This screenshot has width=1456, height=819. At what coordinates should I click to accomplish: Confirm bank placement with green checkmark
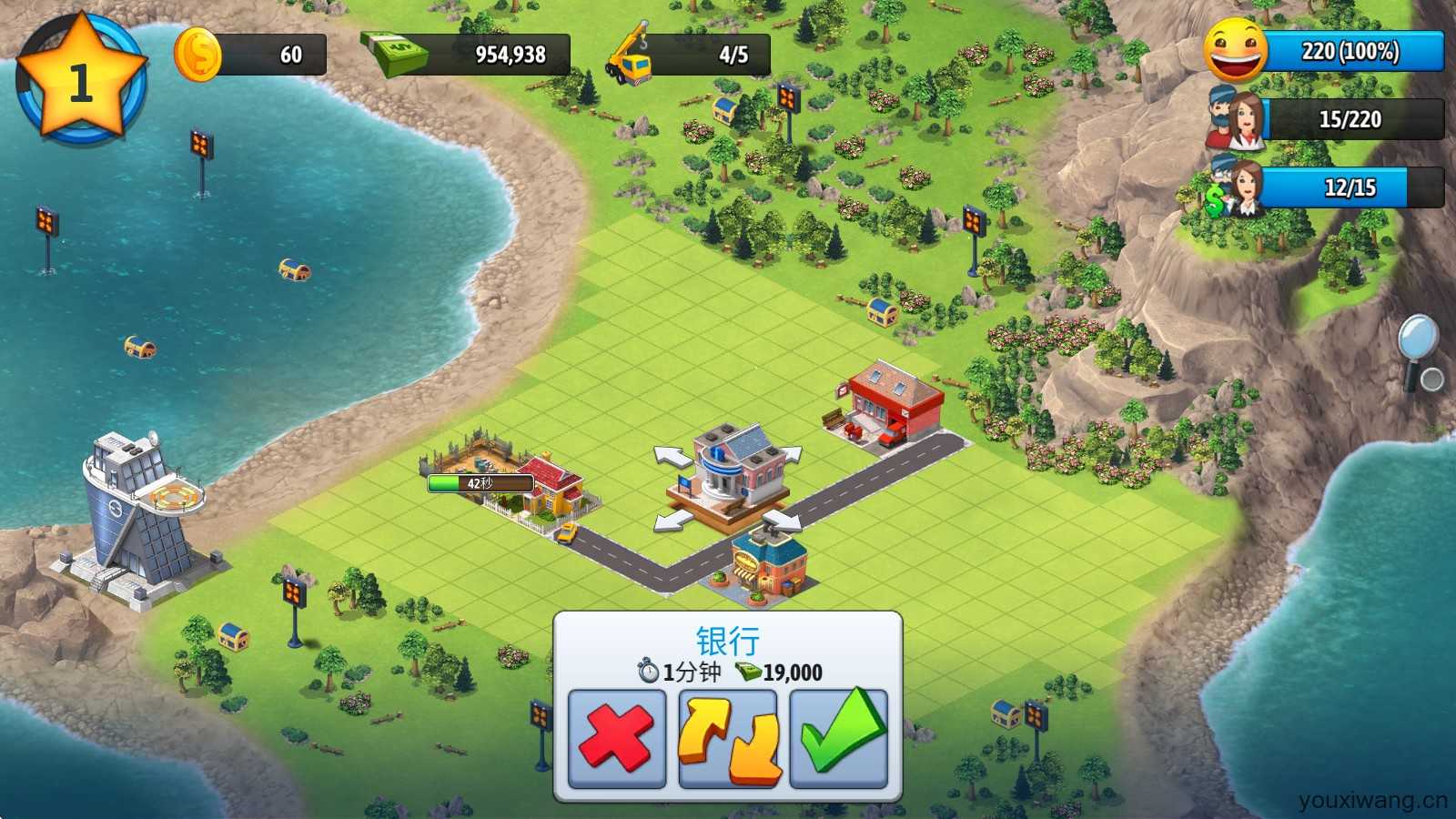[839, 738]
